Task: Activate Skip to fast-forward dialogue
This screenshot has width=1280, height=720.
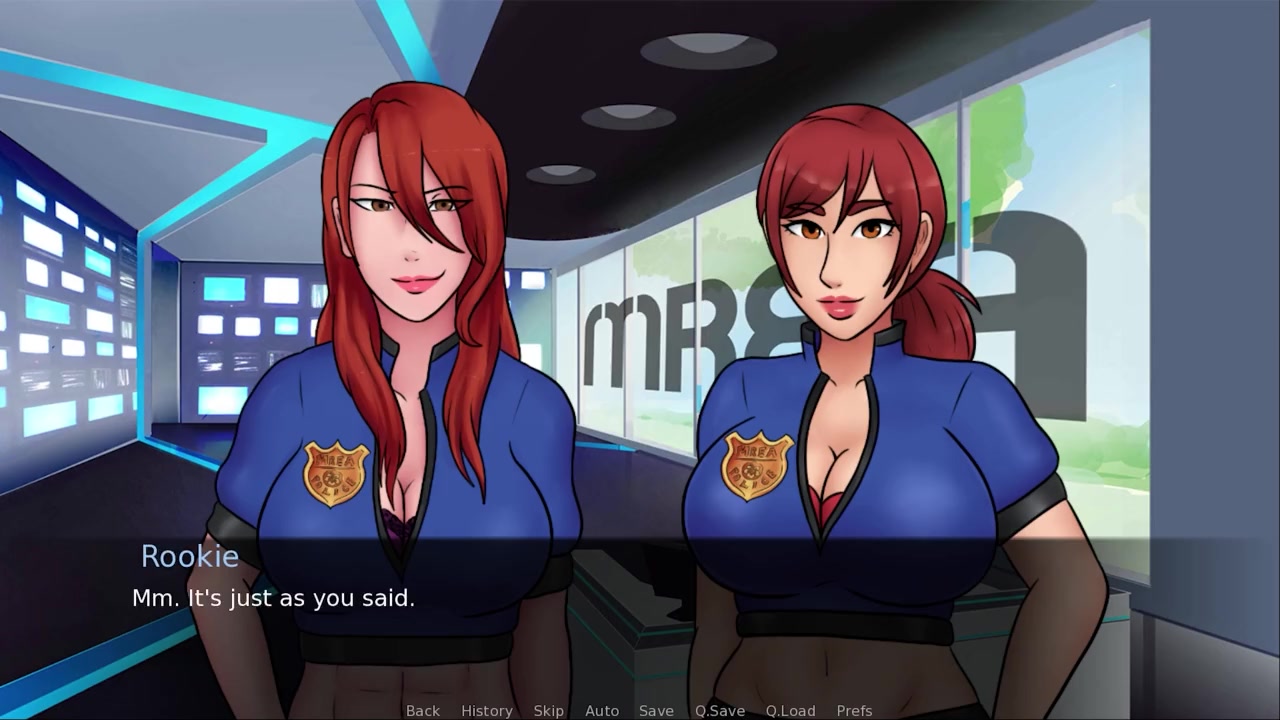Action: point(548,710)
